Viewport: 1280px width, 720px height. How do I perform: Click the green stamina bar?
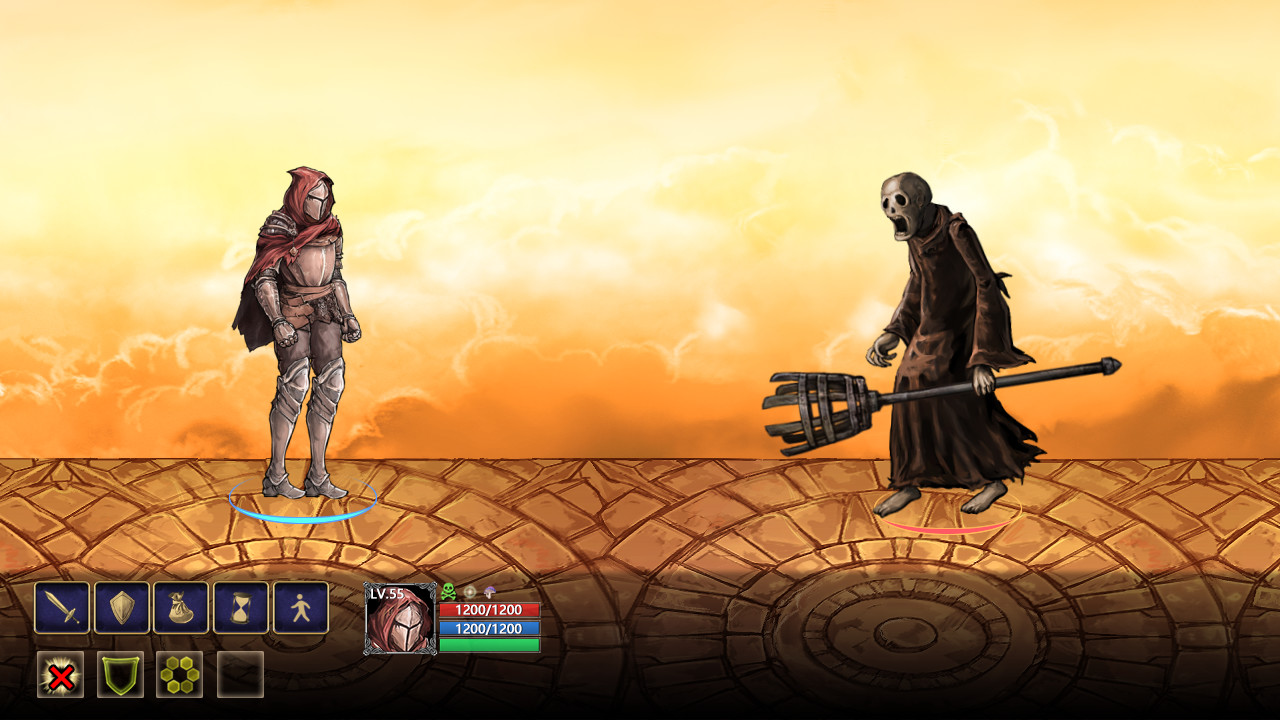pos(490,645)
